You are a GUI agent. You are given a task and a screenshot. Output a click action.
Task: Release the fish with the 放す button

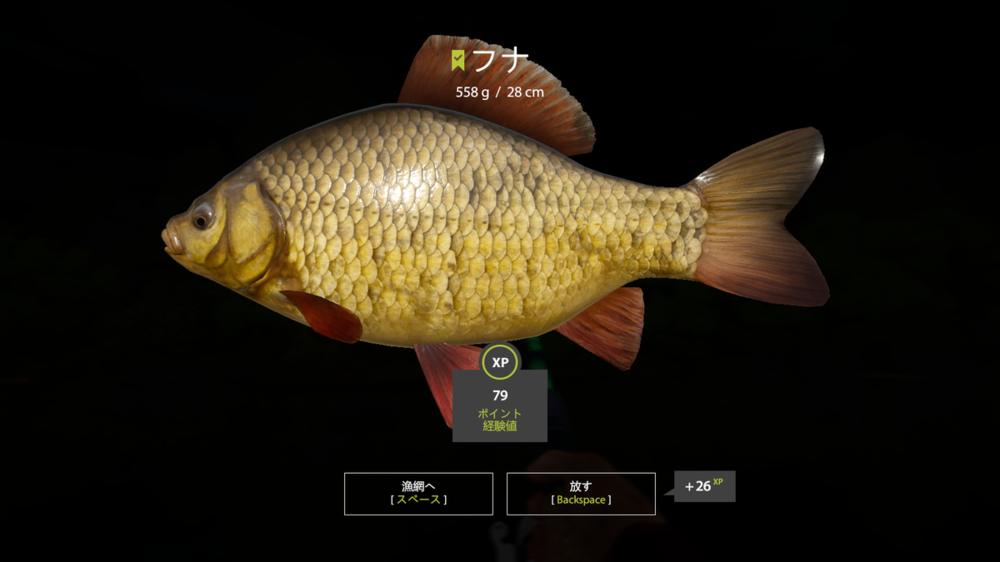(581, 493)
